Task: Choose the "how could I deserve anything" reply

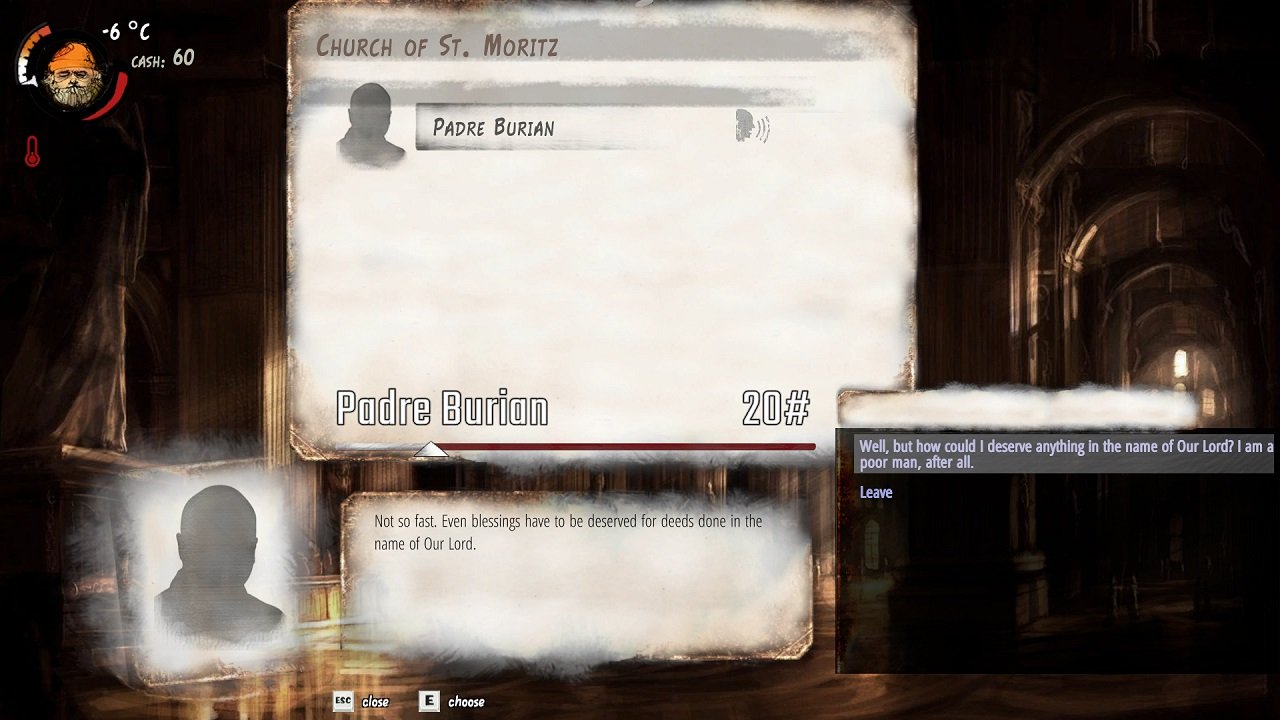Action: click(x=1065, y=454)
